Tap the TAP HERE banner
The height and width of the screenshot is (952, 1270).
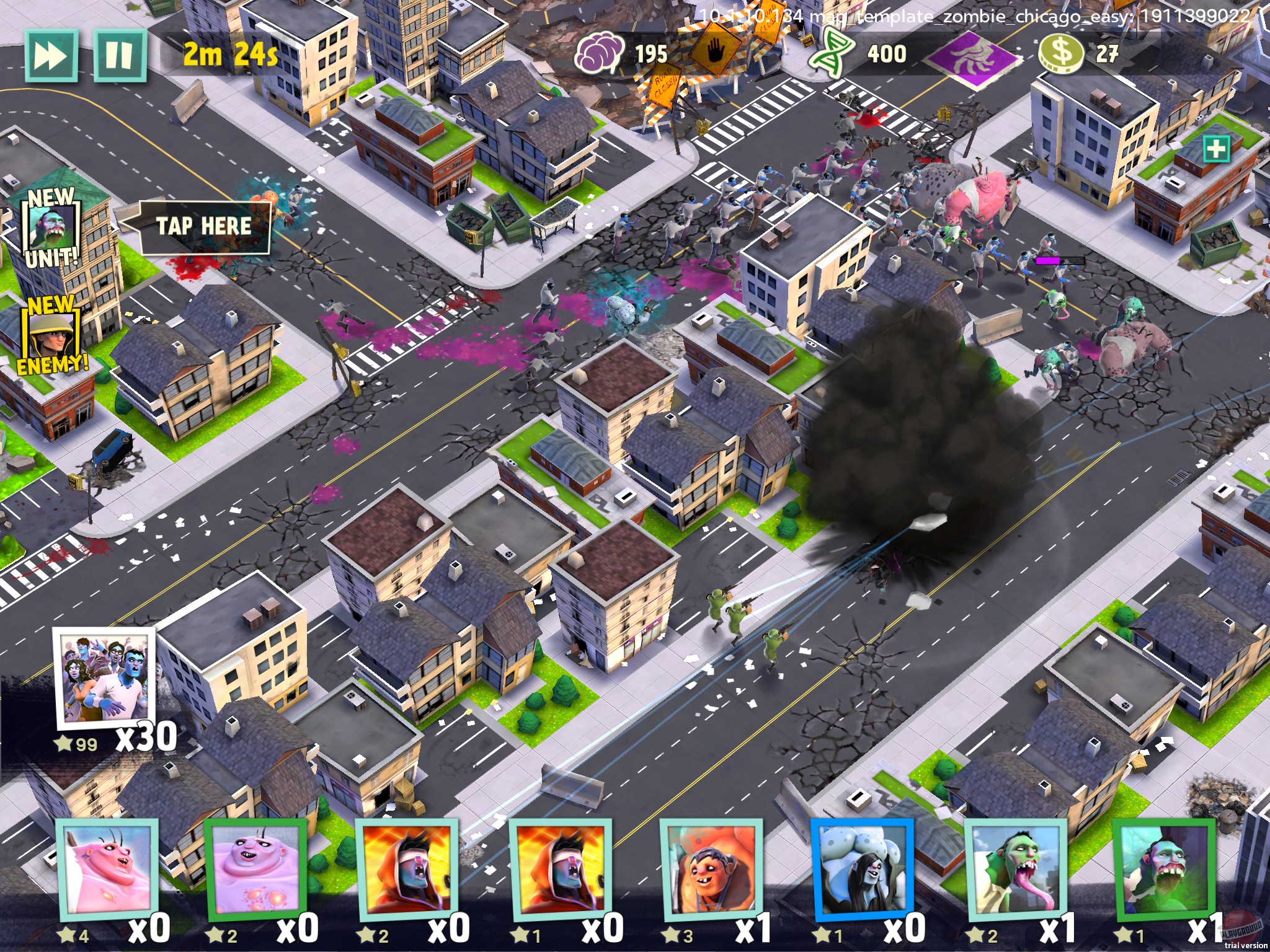click(205, 226)
